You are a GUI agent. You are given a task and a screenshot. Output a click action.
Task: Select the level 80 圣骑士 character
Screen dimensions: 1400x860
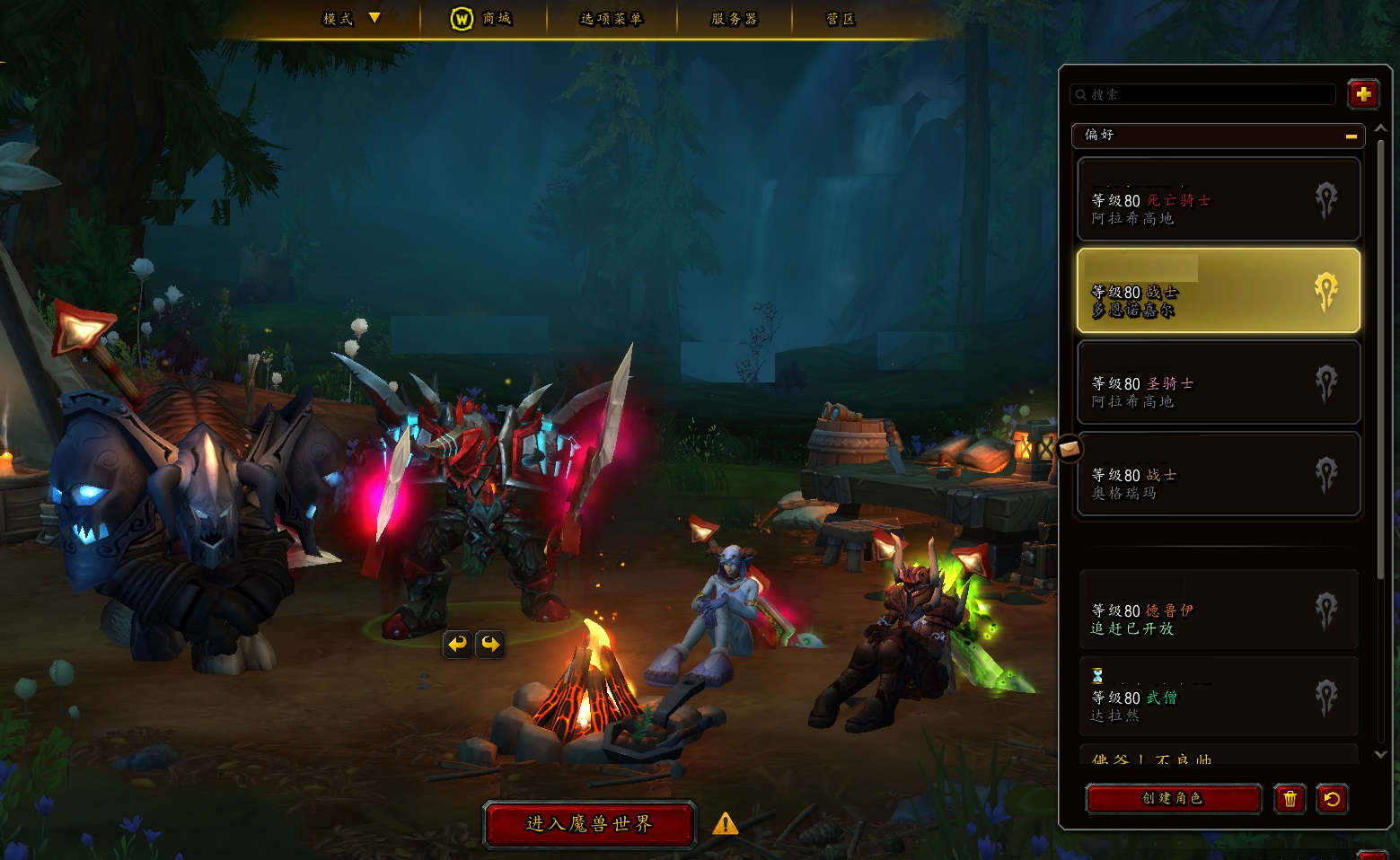point(1218,383)
